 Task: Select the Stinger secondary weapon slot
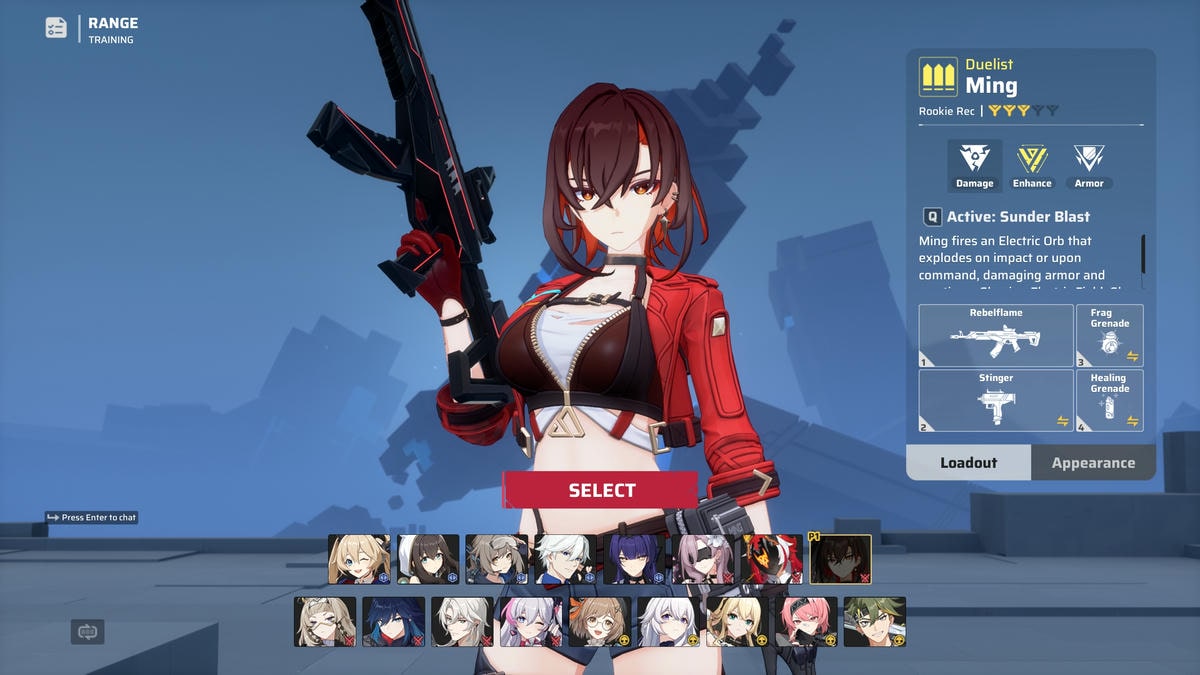(995, 400)
